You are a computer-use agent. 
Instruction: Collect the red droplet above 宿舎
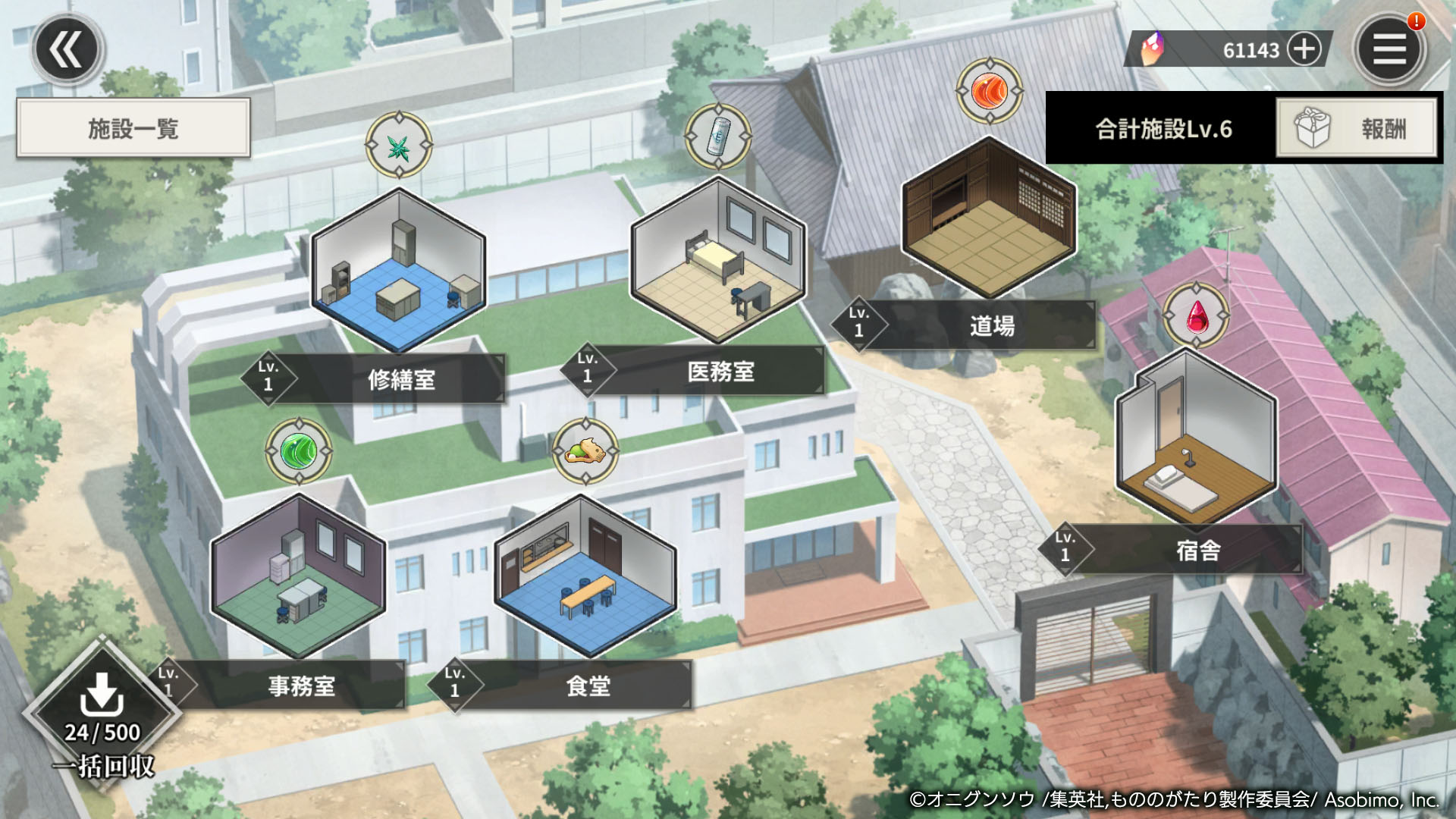coord(1196,315)
